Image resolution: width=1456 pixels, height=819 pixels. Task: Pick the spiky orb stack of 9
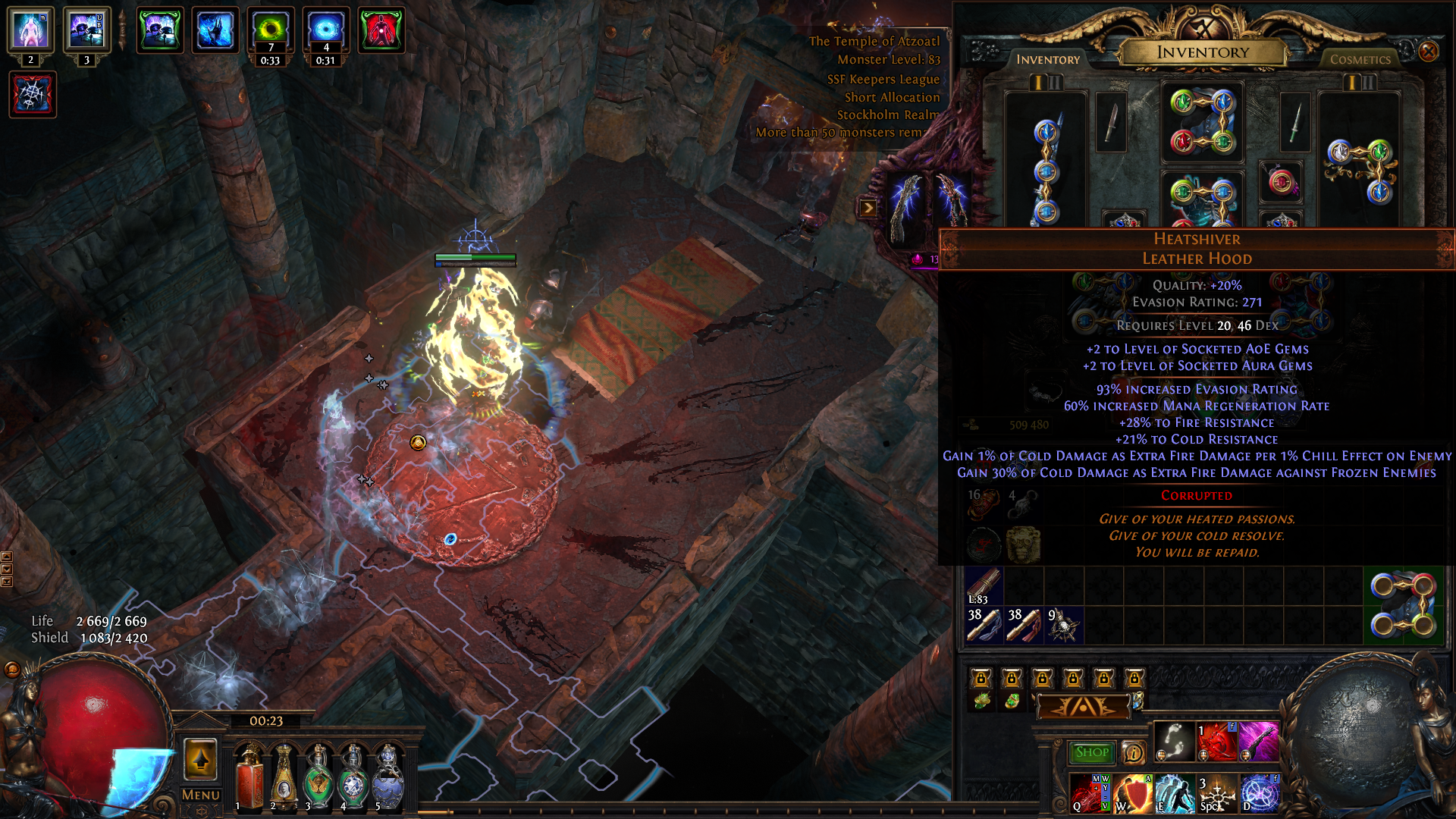1063,626
